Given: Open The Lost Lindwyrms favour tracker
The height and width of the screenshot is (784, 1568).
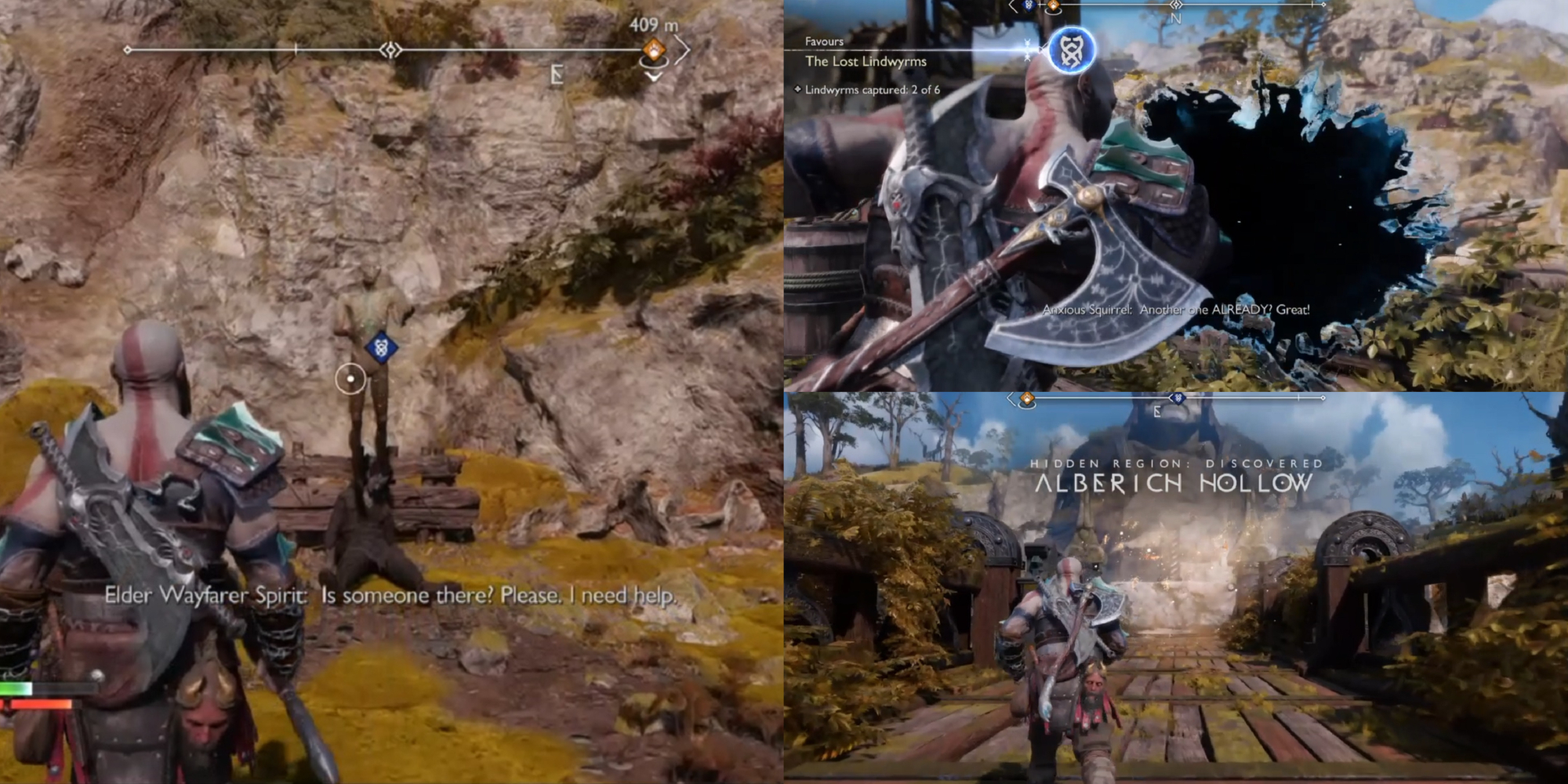Looking at the screenshot, I should [x=866, y=61].
